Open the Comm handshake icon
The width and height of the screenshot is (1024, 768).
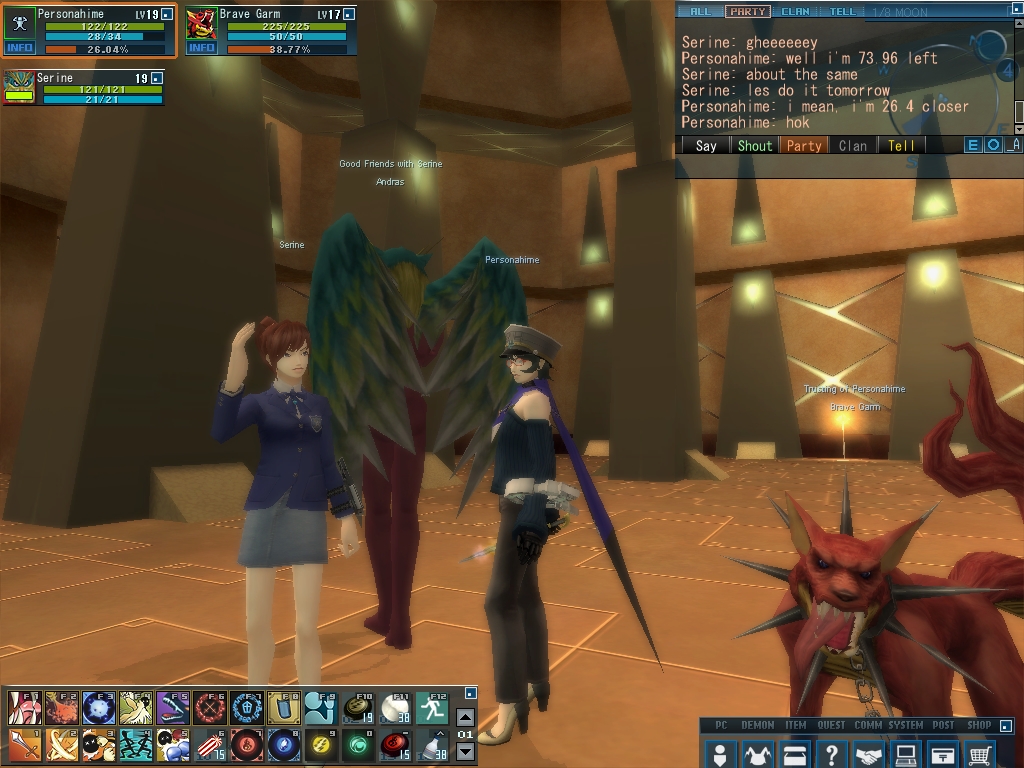click(869, 753)
